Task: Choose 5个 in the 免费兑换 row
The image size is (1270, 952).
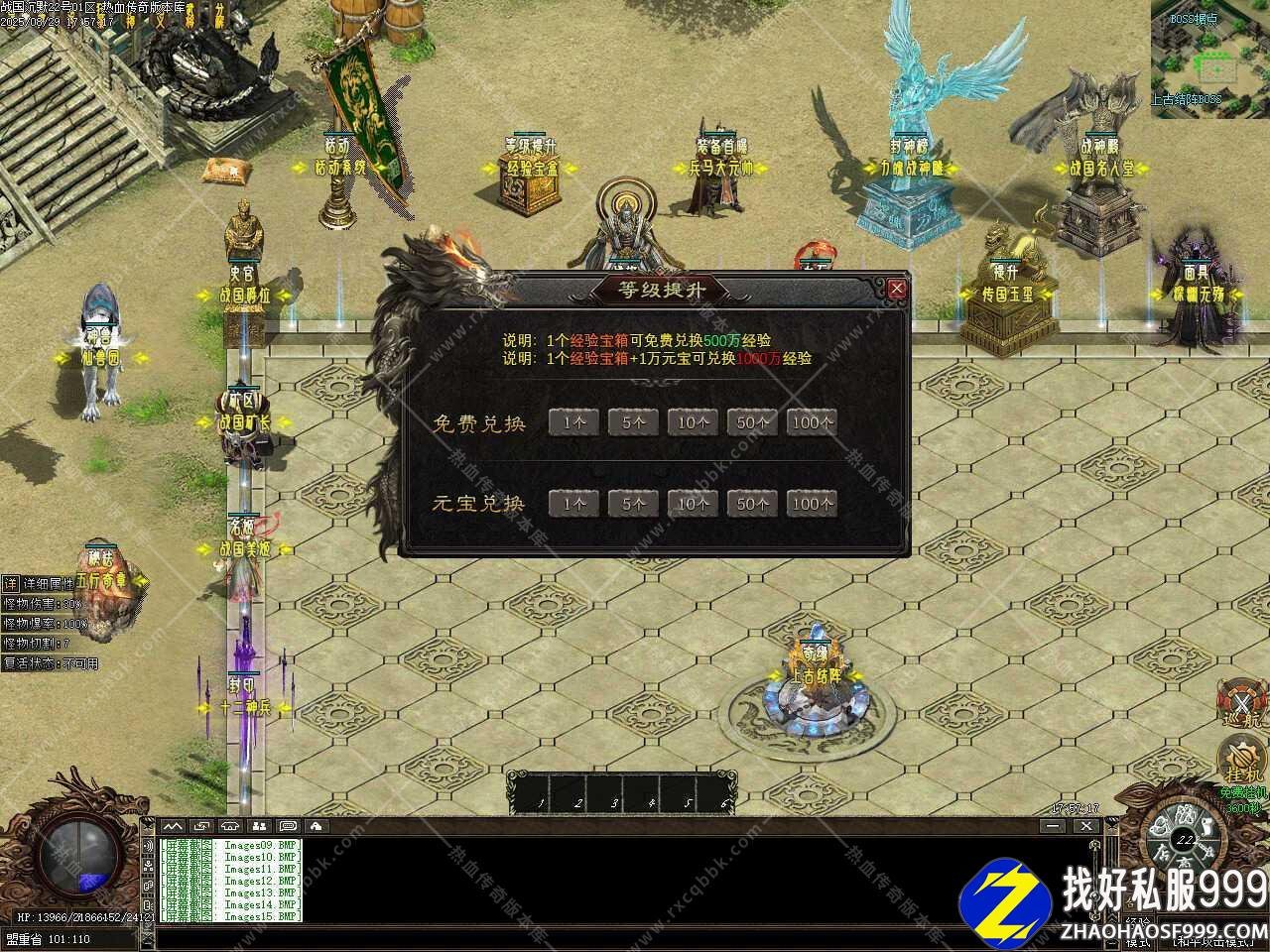Action: click(x=633, y=422)
